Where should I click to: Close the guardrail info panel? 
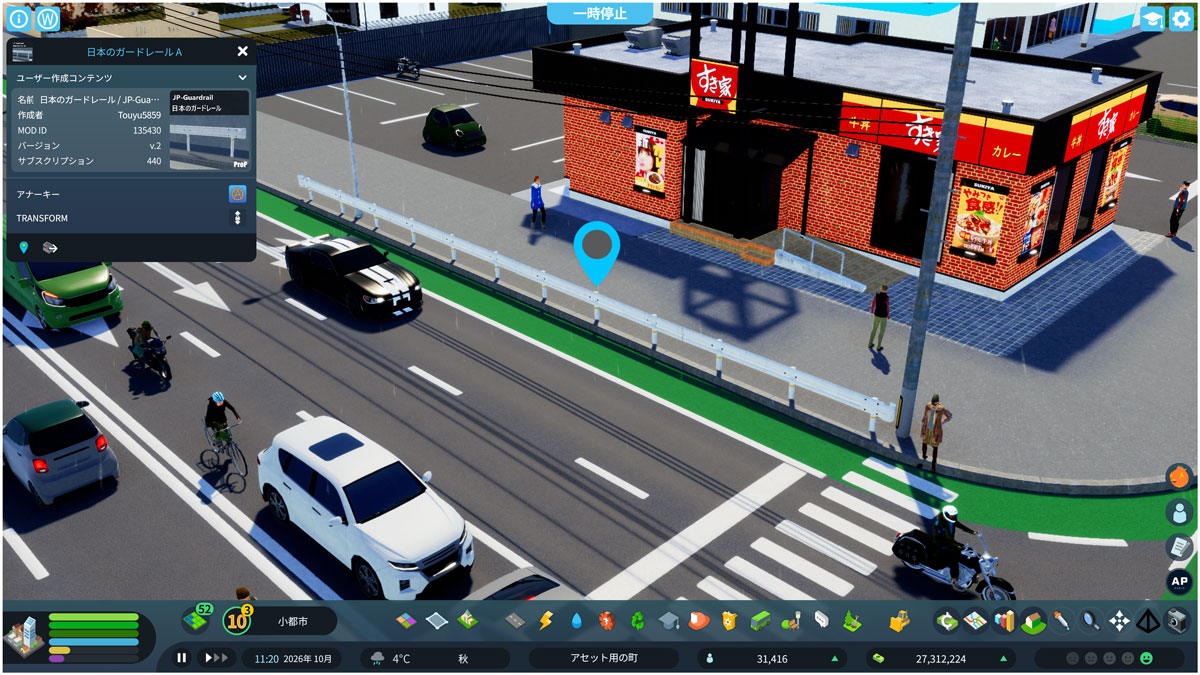point(242,51)
